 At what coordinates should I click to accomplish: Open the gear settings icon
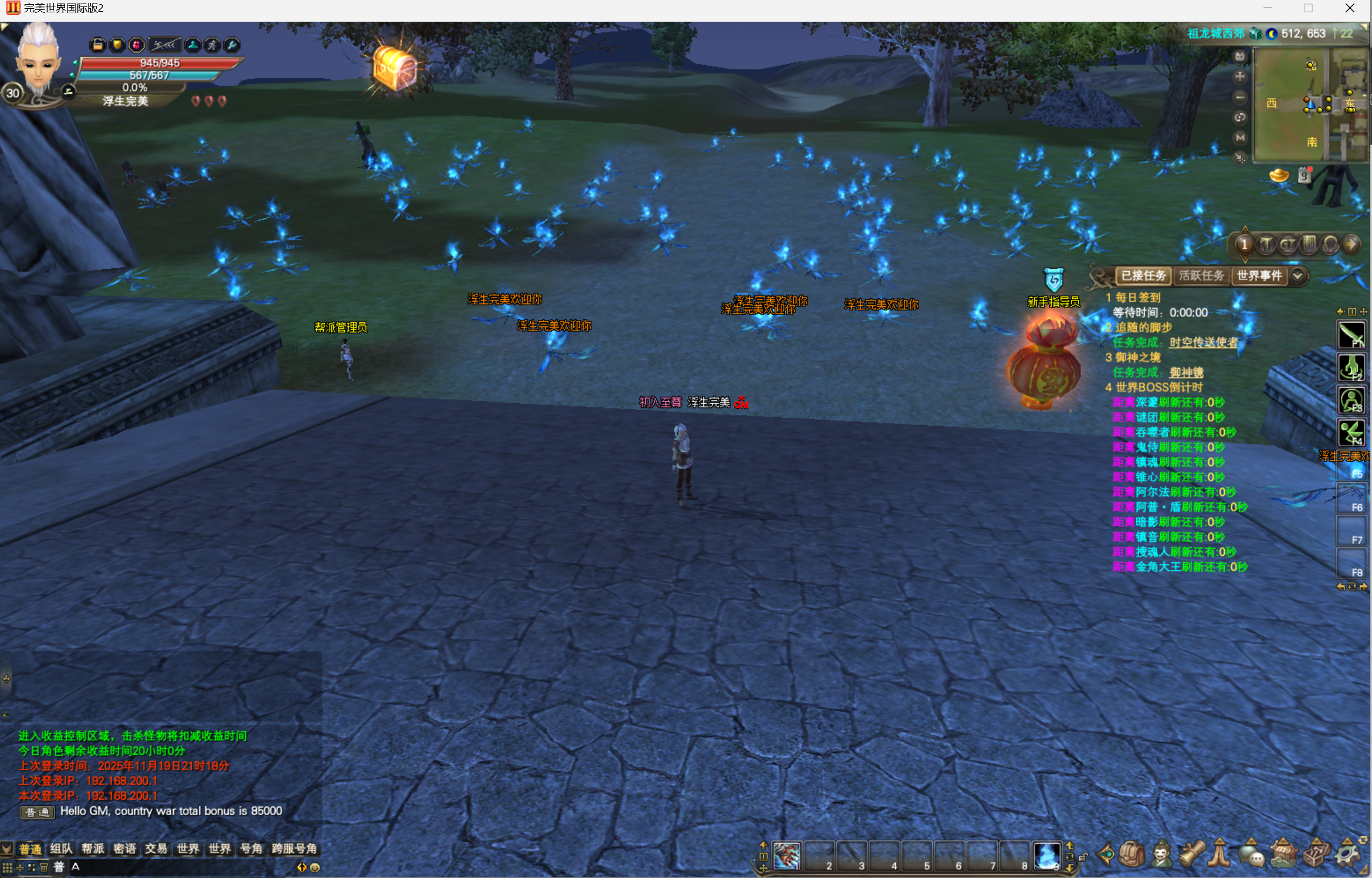pos(1346,854)
